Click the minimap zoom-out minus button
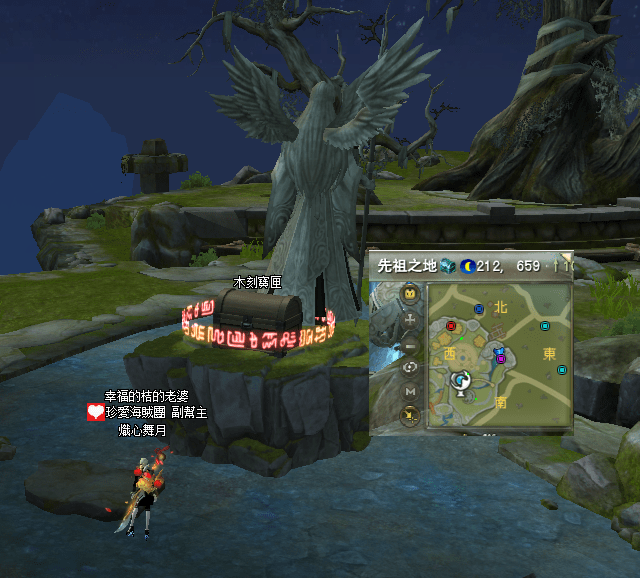 point(410,344)
